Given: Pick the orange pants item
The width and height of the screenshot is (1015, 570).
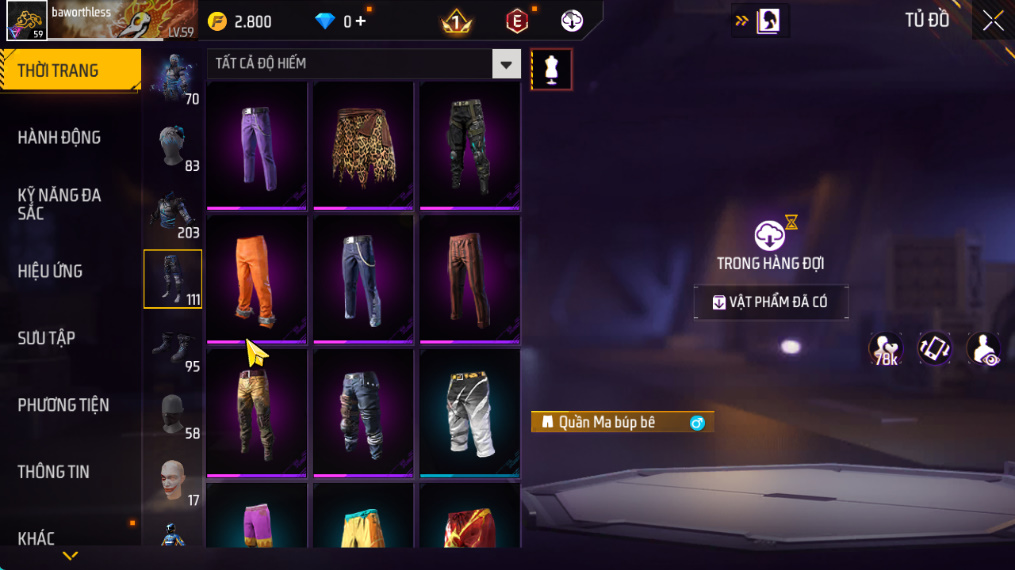Looking at the screenshot, I should point(257,280).
